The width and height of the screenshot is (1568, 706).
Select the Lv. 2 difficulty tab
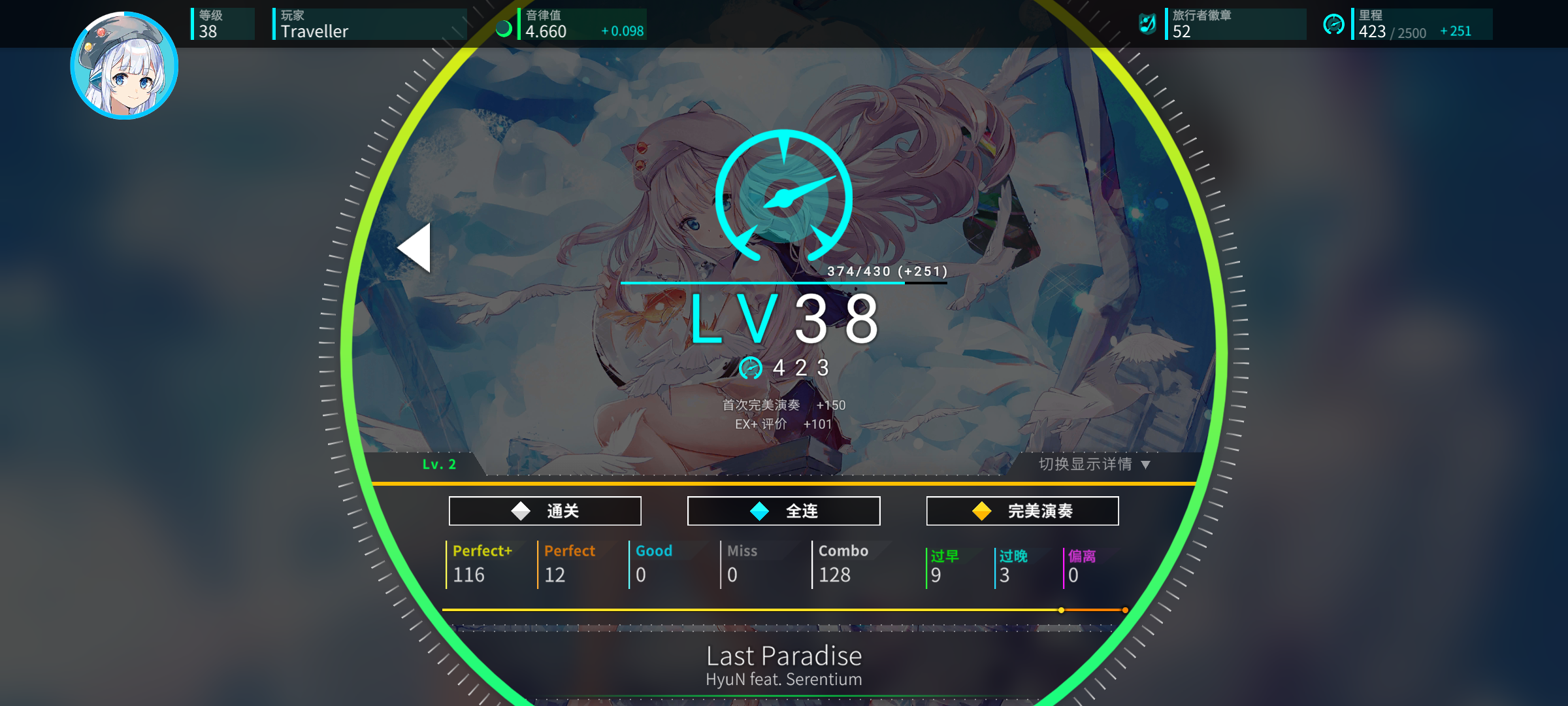pos(439,465)
